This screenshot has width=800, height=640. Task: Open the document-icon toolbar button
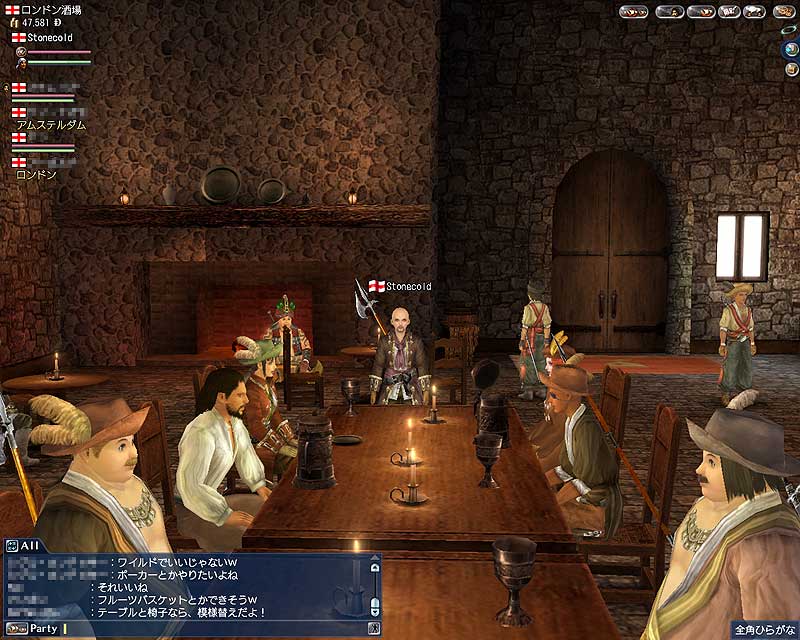tap(727, 12)
